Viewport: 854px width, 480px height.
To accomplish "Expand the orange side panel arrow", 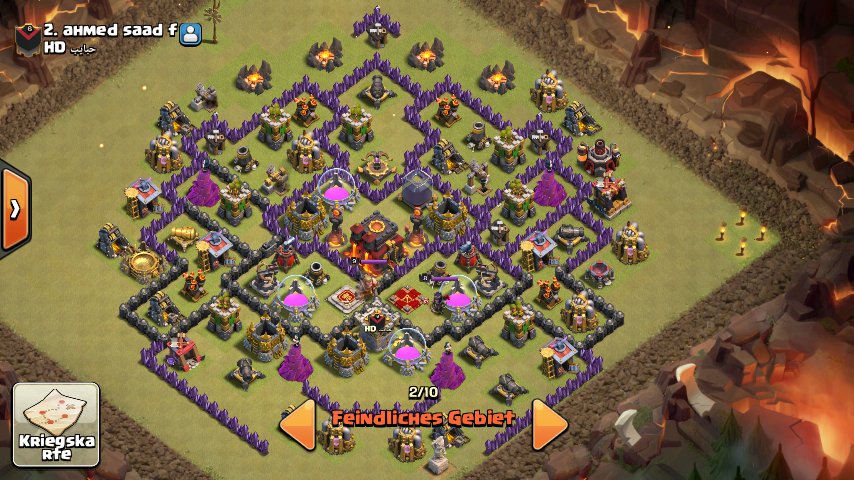I will click(x=15, y=209).
